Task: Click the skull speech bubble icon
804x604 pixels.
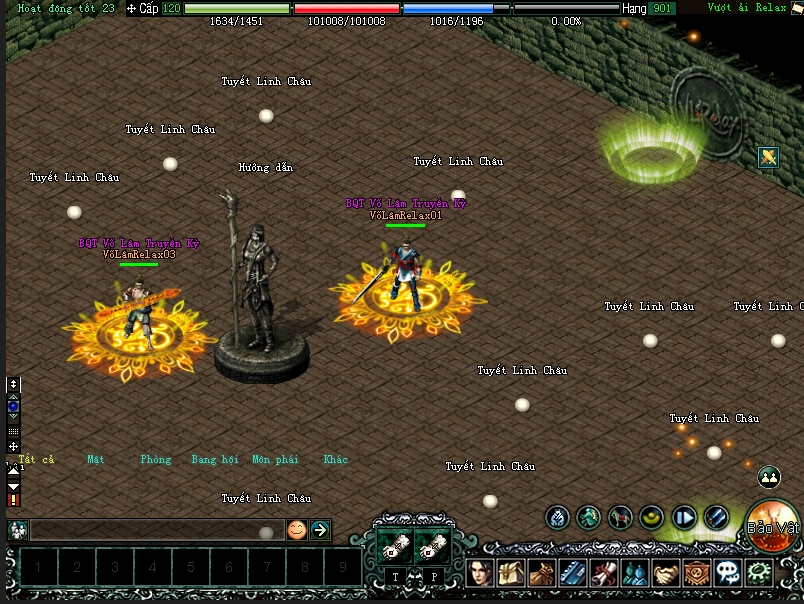Action: (727, 574)
